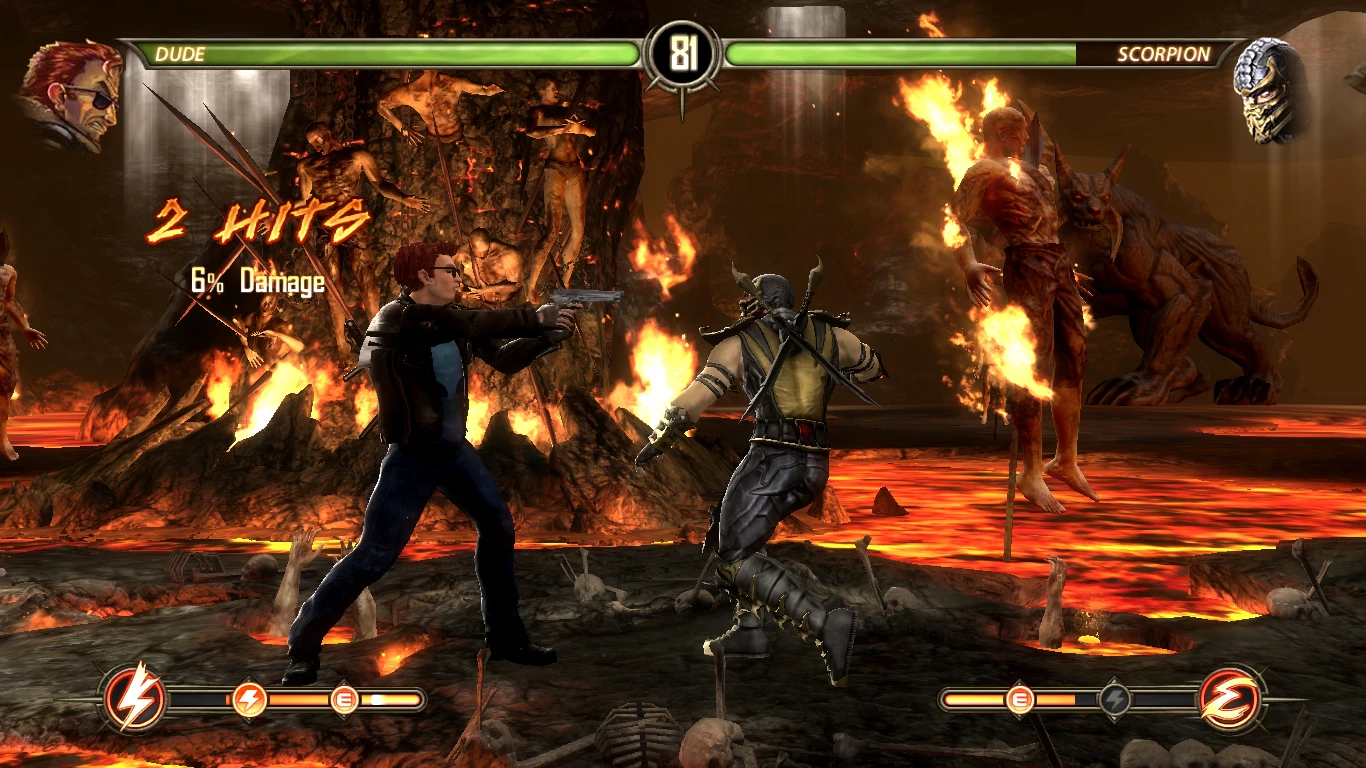The image size is (1366, 768).
Task: Click the ornate frame of the timer display
Action: [683, 20]
